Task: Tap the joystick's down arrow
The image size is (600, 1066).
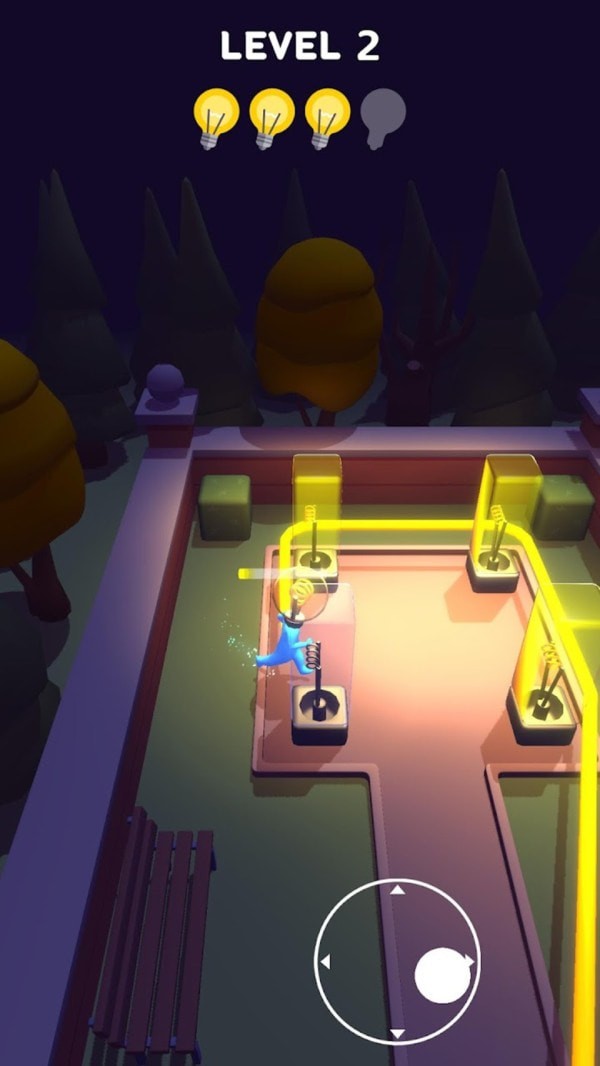Action: click(x=397, y=1033)
